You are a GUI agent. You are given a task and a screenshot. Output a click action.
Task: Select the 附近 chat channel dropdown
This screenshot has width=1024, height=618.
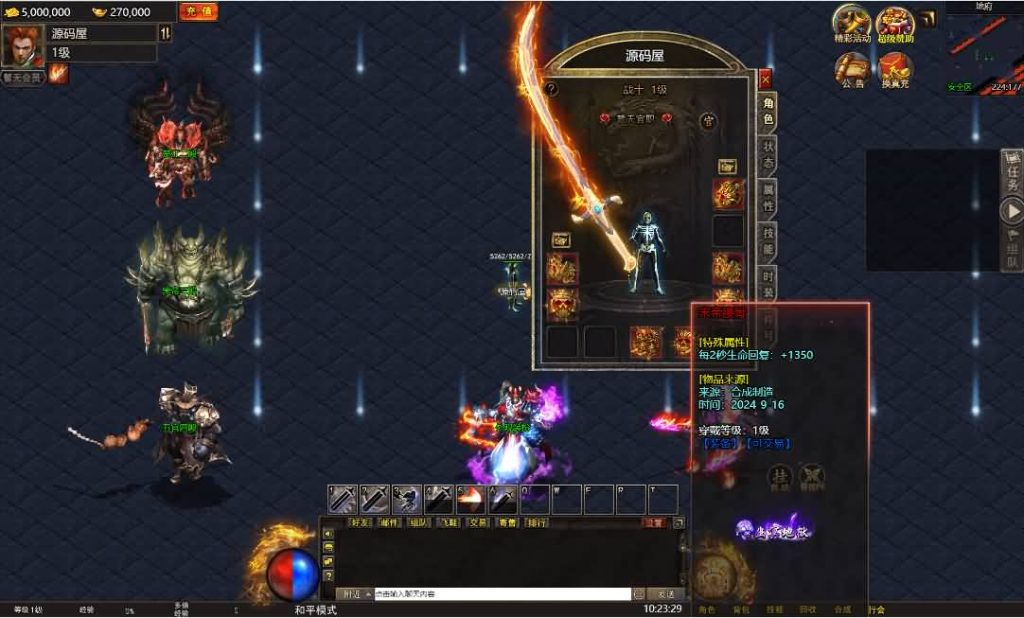[355, 594]
